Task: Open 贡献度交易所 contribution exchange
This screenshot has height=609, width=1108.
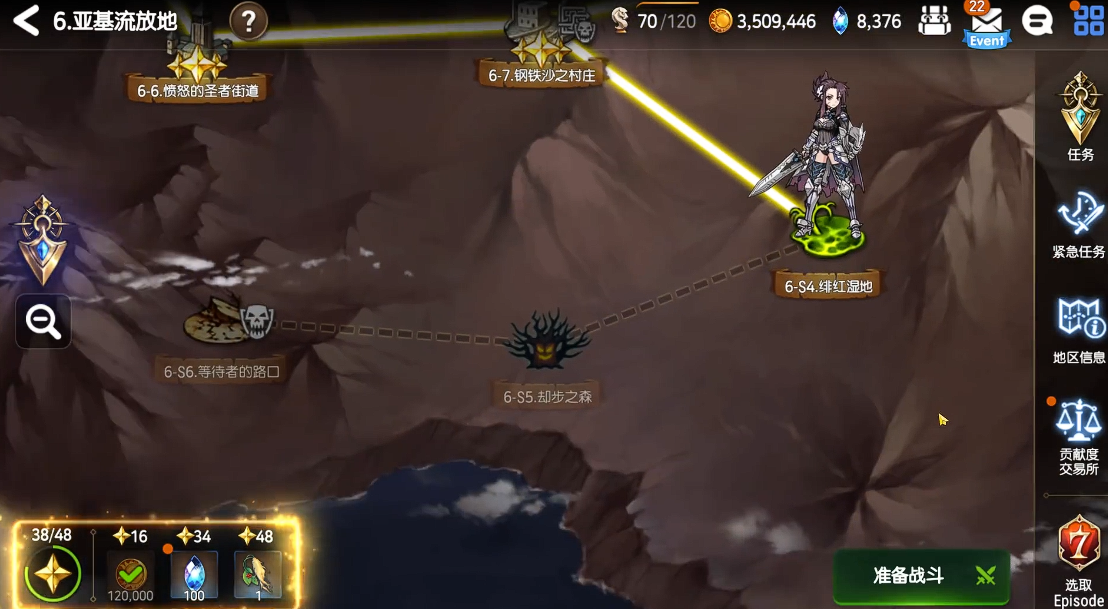Action: tap(1080, 435)
